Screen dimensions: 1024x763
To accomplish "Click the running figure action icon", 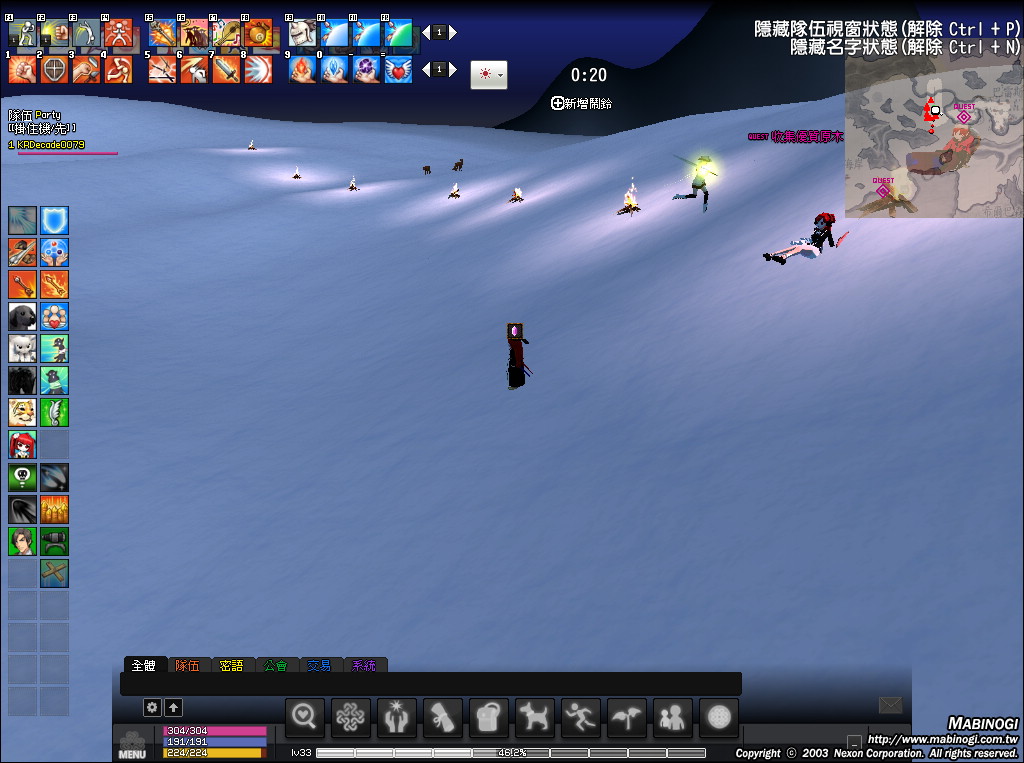I will pos(581,716).
